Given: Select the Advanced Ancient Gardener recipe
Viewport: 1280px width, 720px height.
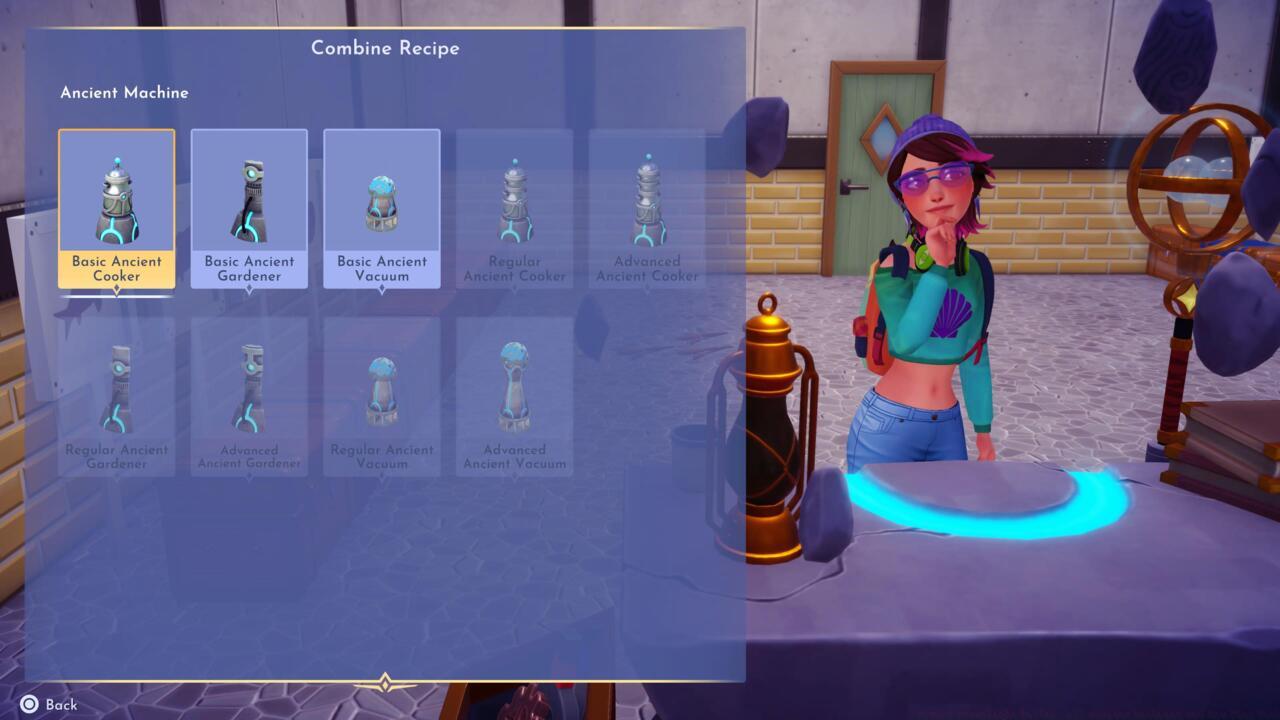Looking at the screenshot, I should click(249, 396).
